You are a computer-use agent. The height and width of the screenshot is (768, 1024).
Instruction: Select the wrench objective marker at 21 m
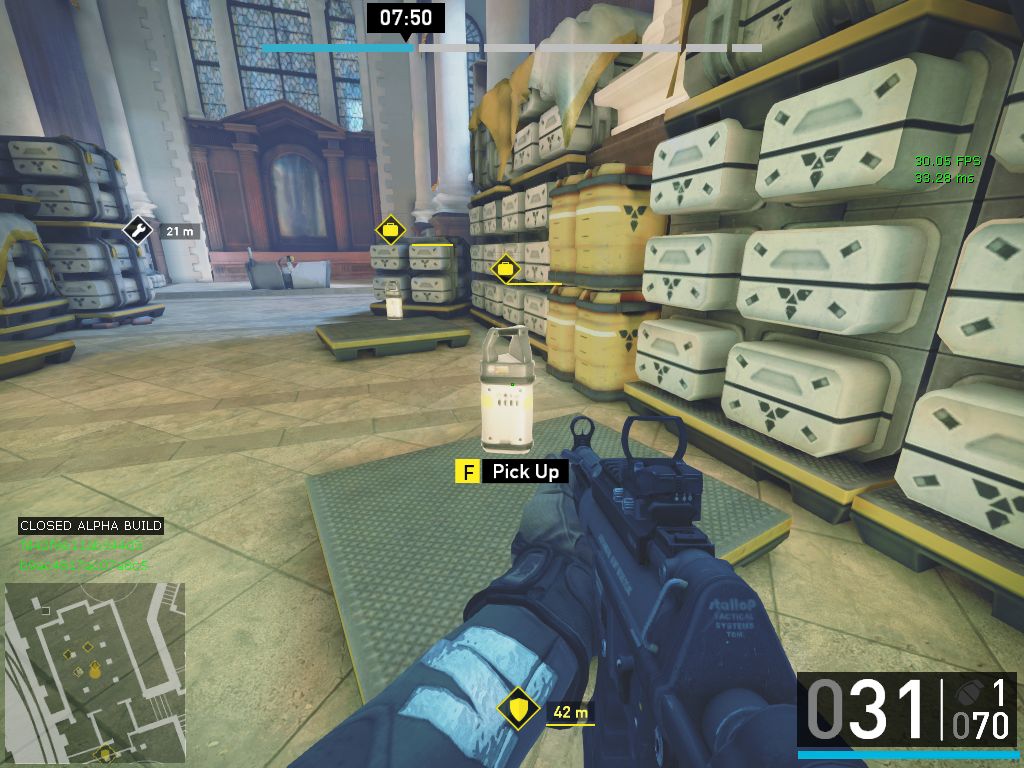[137, 231]
